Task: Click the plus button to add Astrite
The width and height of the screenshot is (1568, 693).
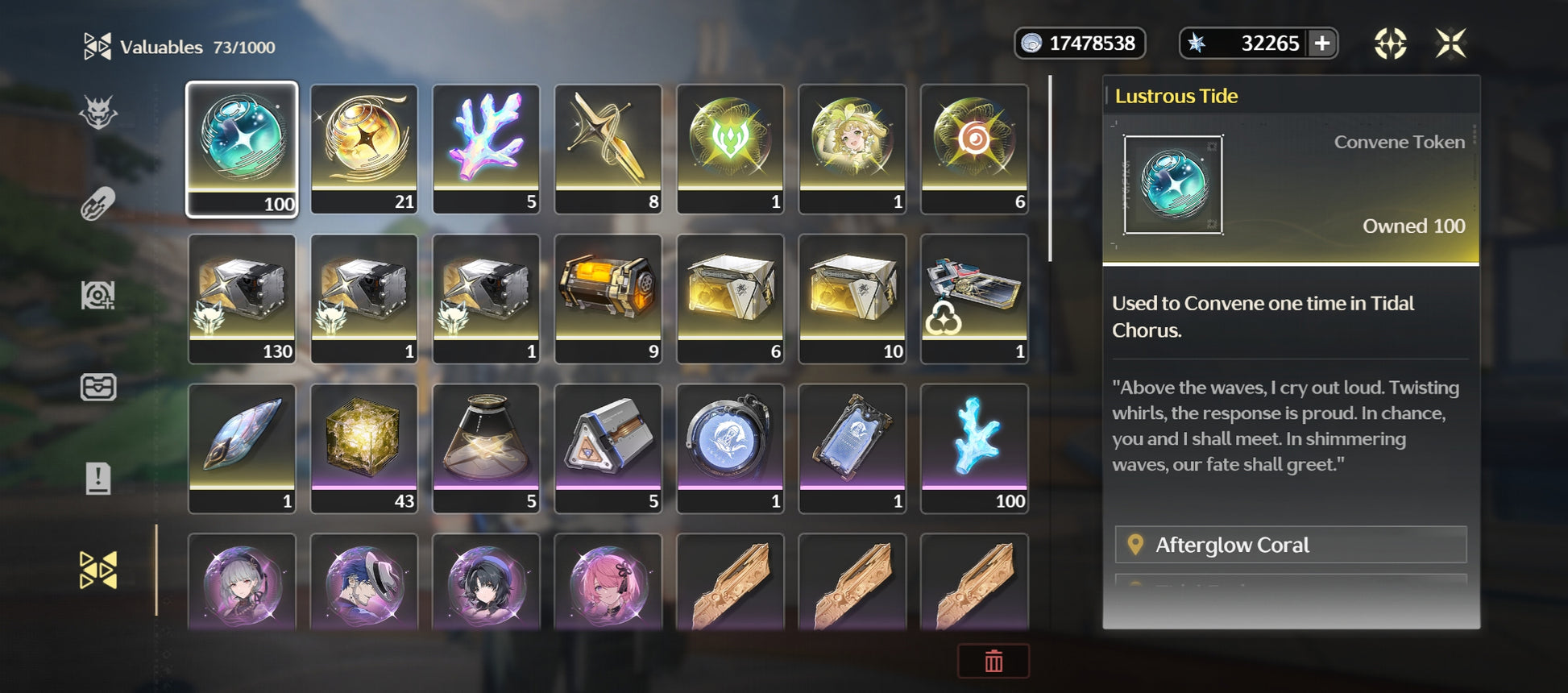Action: pyautogui.click(x=1322, y=43)
